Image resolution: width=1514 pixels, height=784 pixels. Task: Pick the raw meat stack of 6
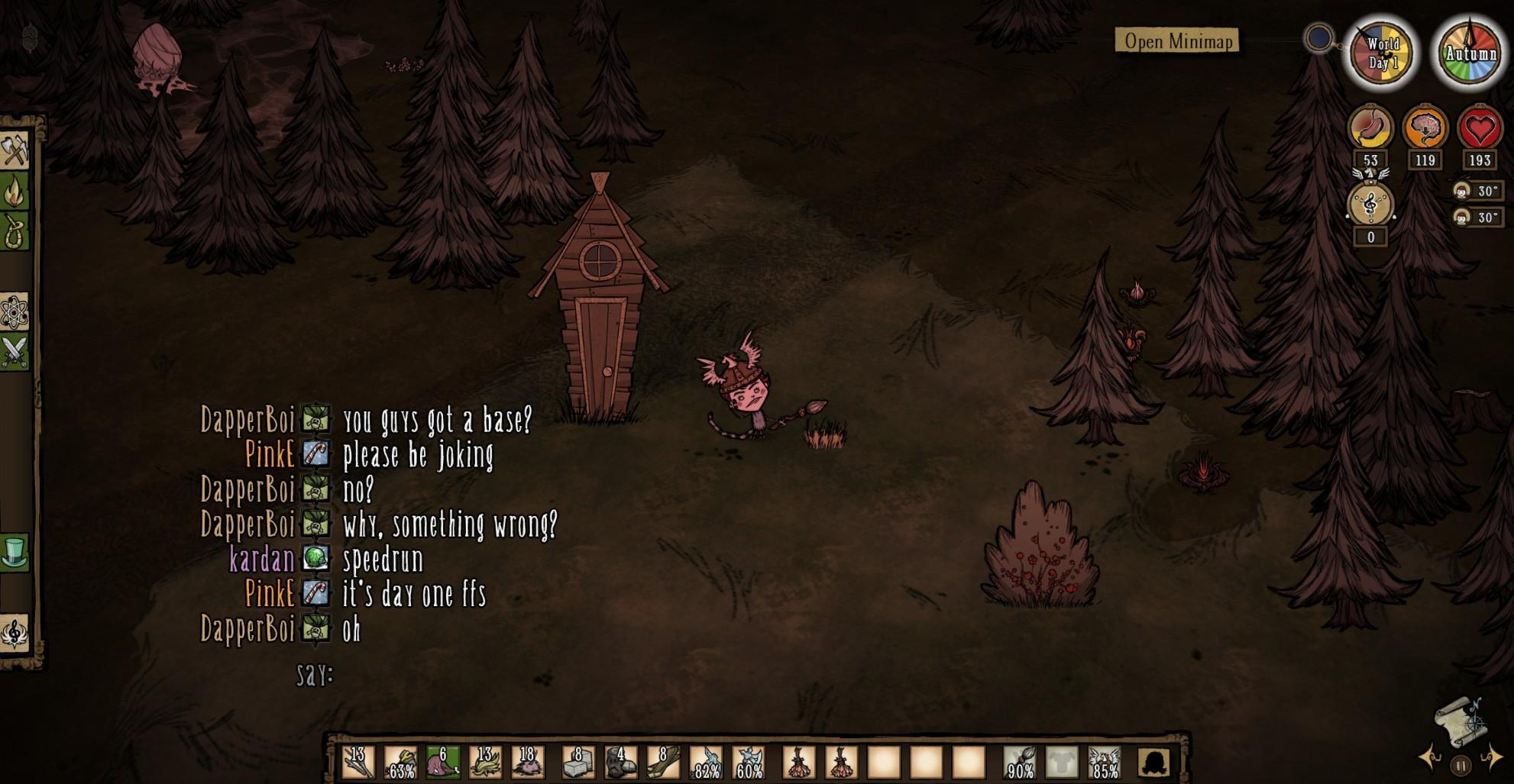[443, 762]
